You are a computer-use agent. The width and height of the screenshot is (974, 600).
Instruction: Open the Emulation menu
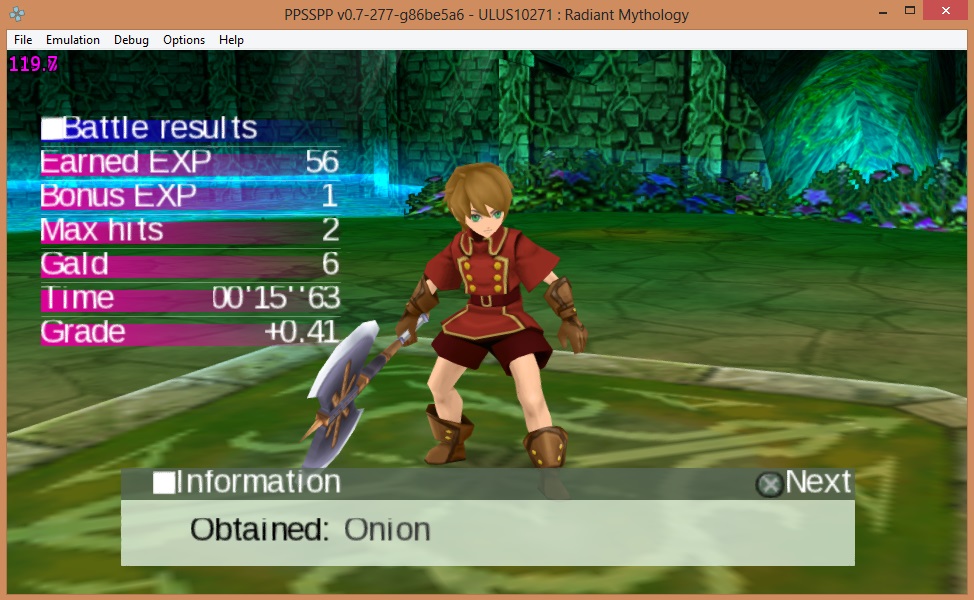coord(73,40)
